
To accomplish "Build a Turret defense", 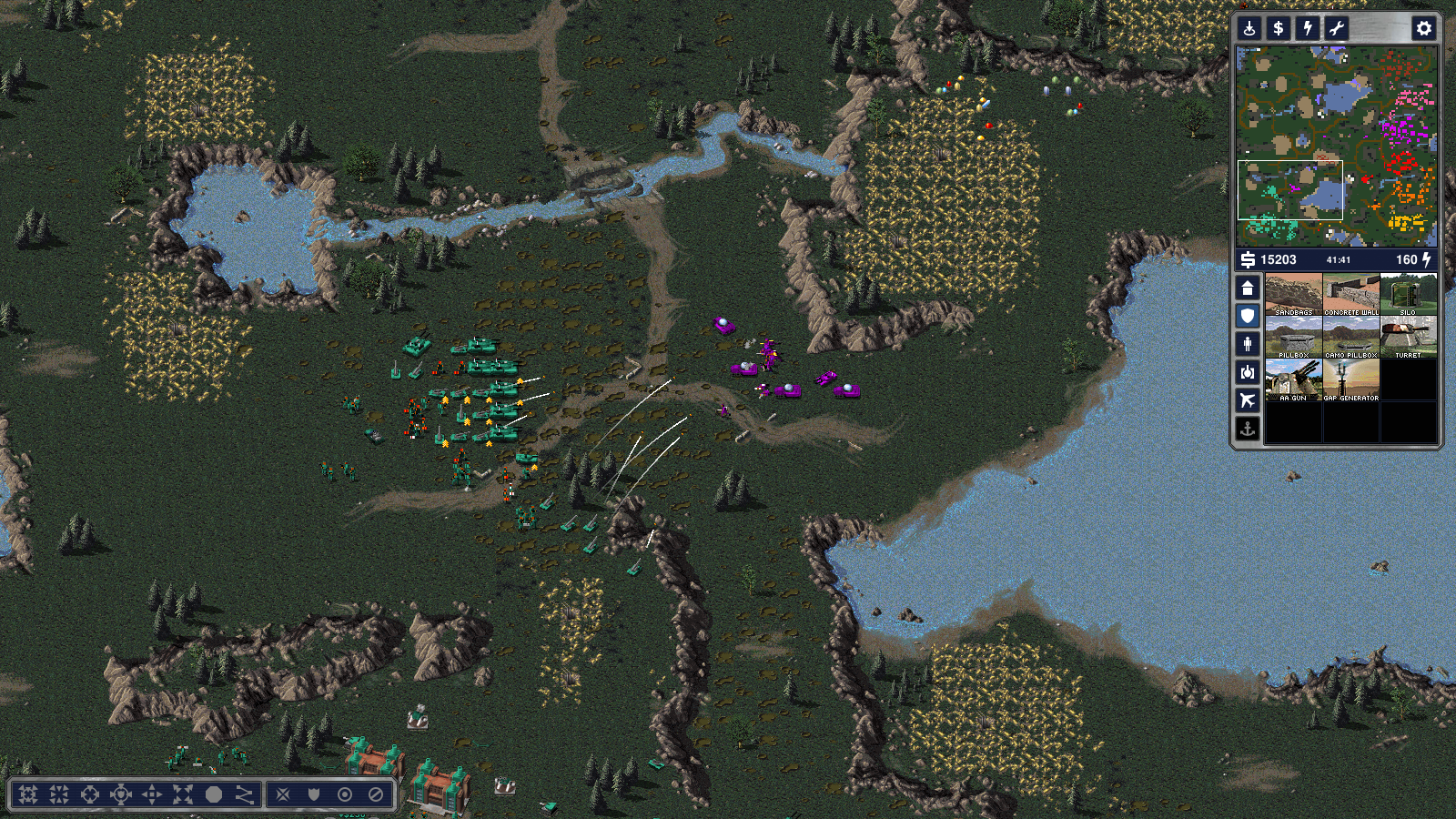I will tap(1409, 338).
